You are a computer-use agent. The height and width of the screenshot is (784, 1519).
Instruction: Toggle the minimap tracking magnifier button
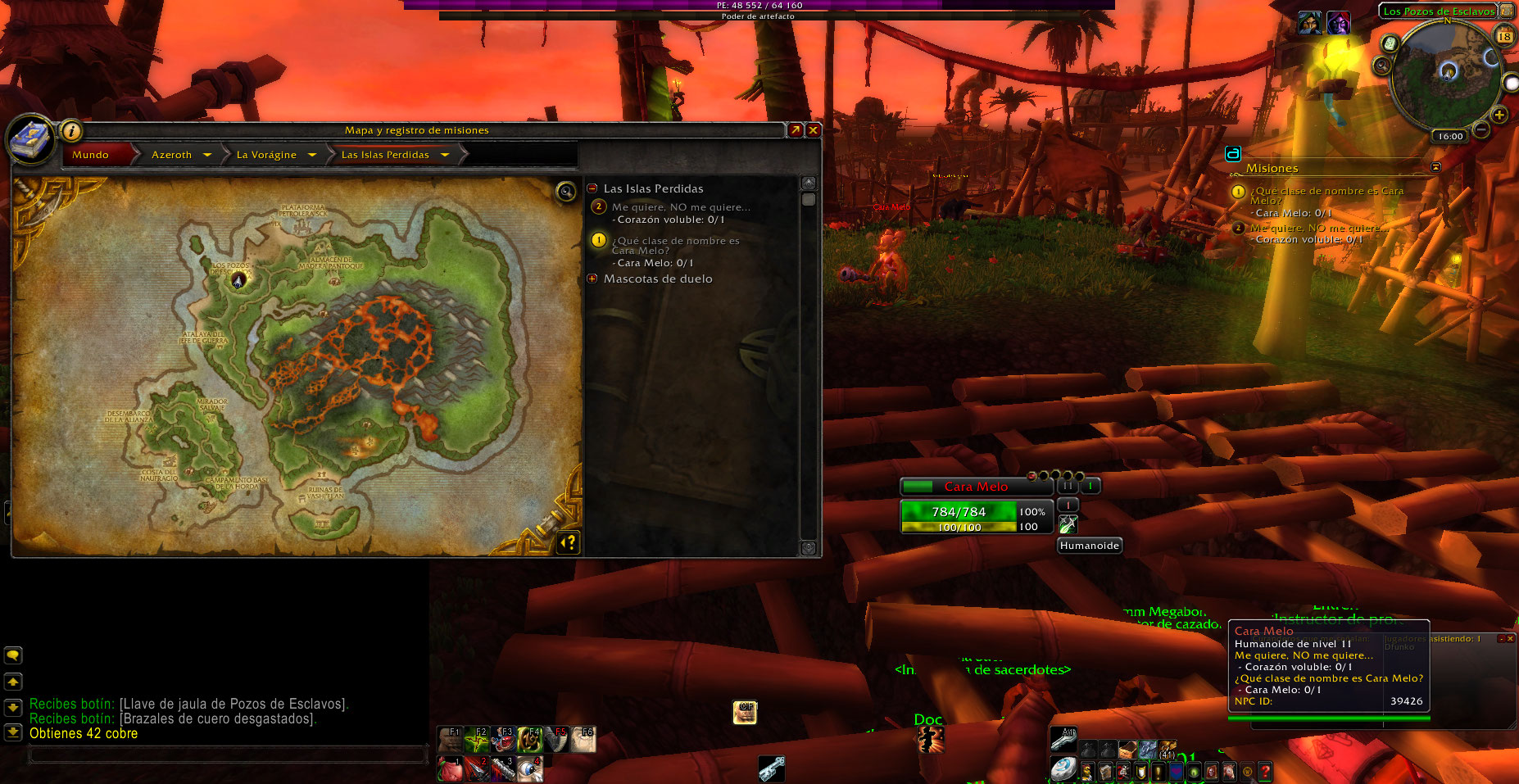1383,65
